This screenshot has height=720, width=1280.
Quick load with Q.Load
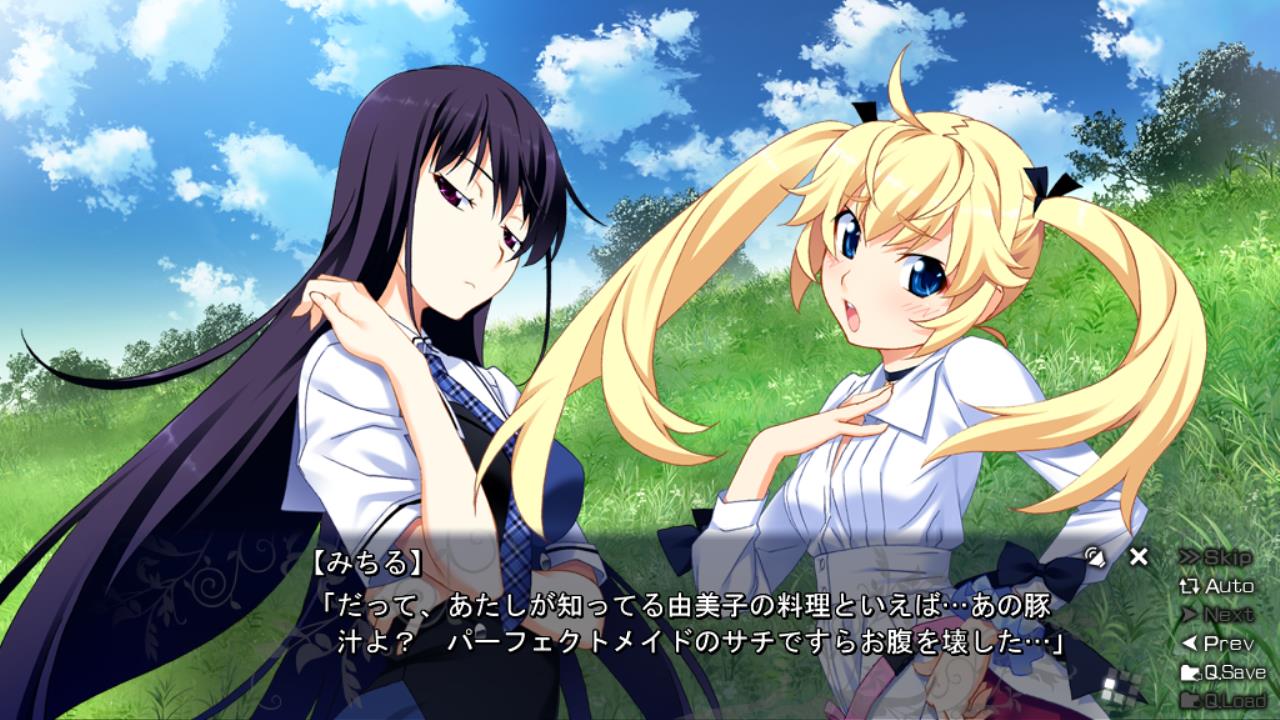click(1223, 700)
